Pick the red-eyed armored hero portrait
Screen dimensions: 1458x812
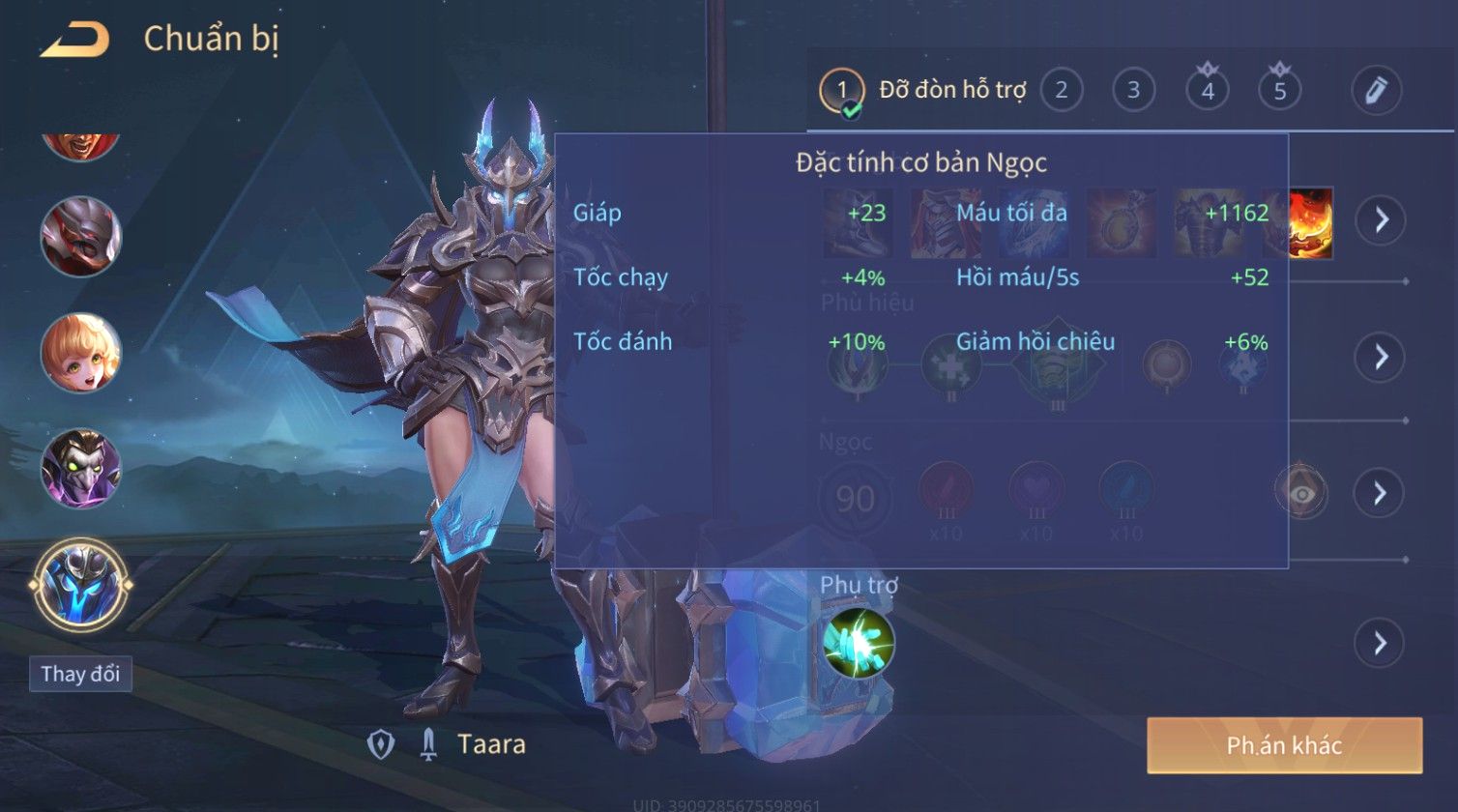point(80,236)
